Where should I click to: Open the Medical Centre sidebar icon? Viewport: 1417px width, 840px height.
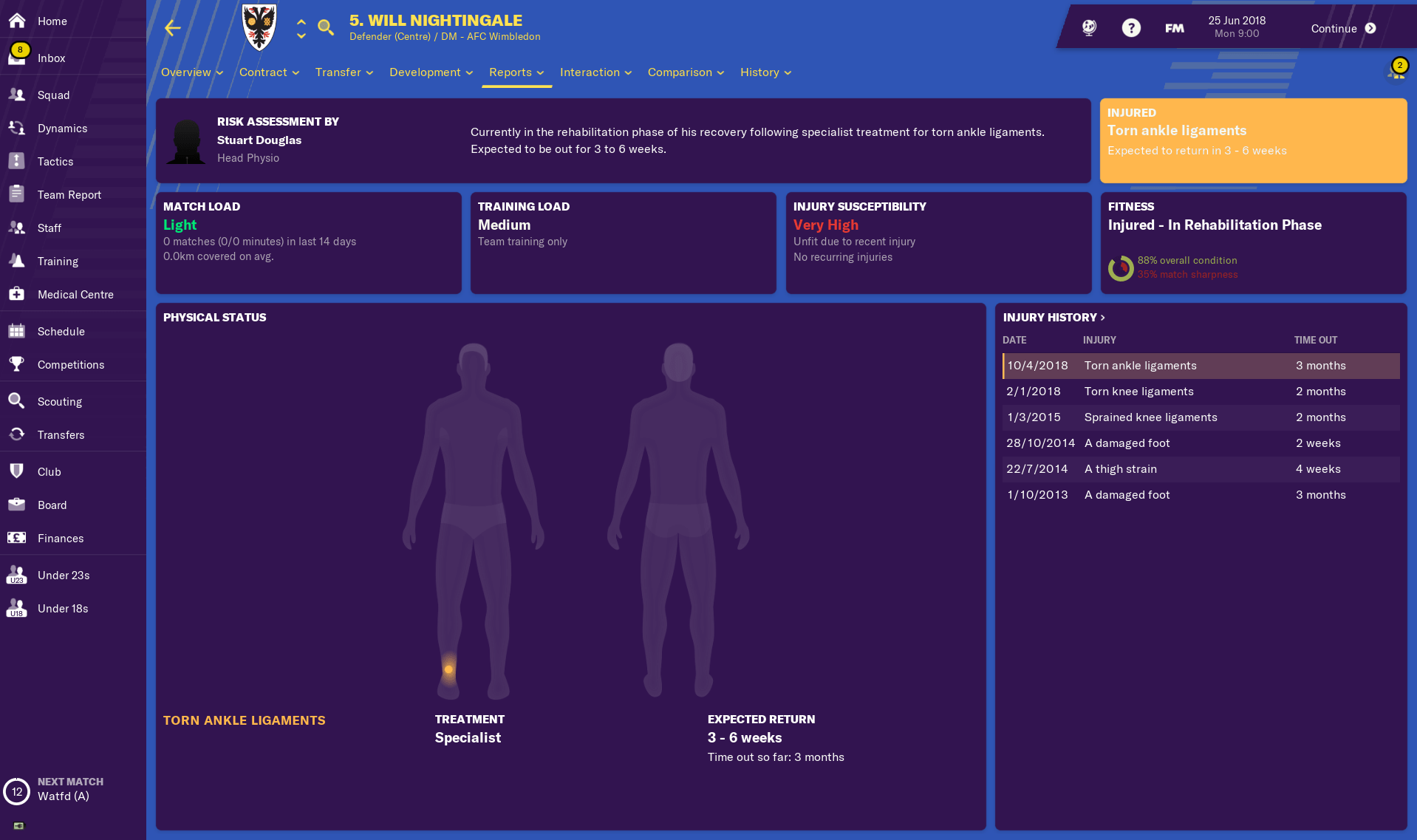[x=16, y=294]
